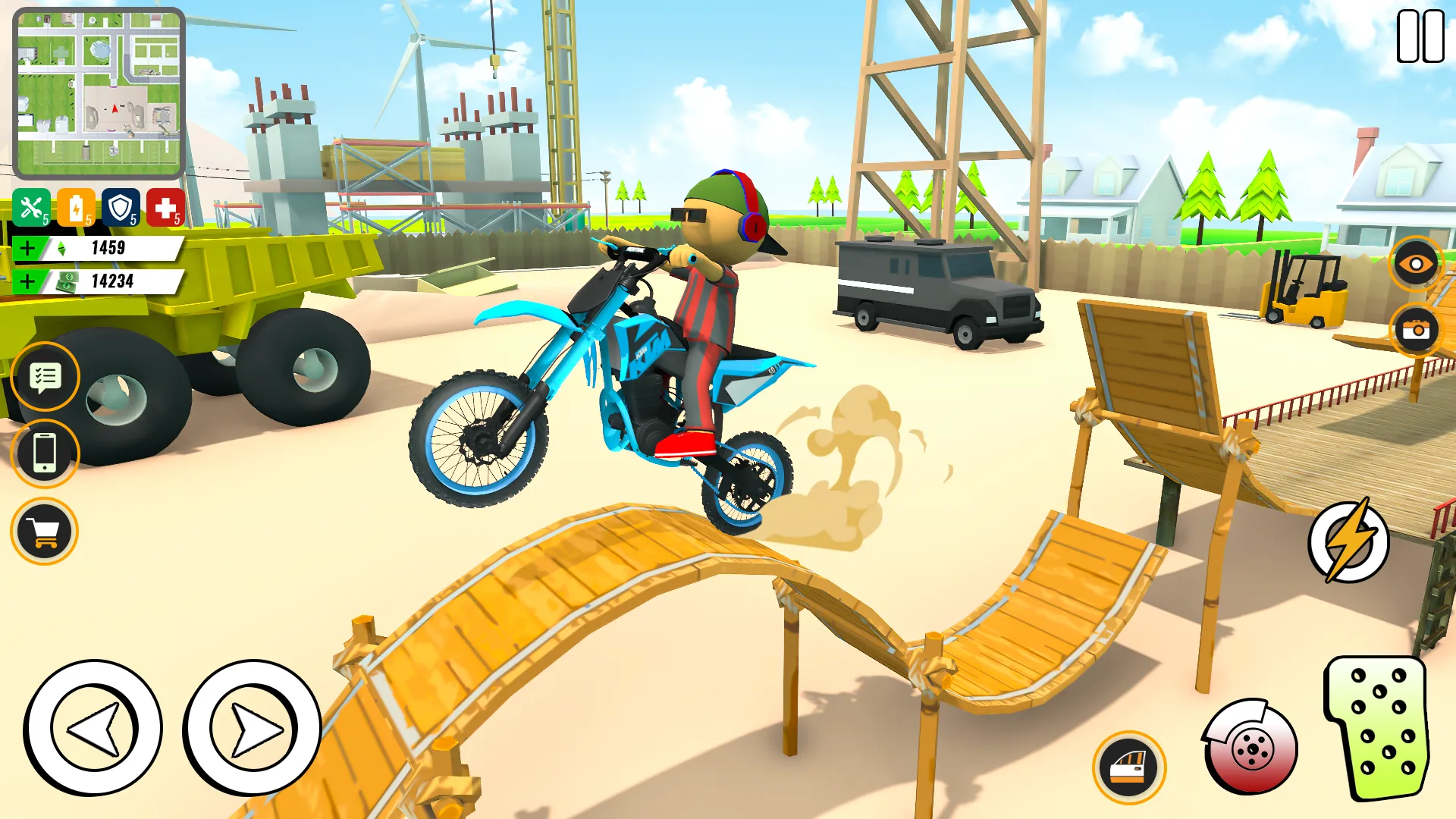This screenshot has height=819, width=1456.
Task: Toggle the car door exit control
Action: [x=1128, y=767]
